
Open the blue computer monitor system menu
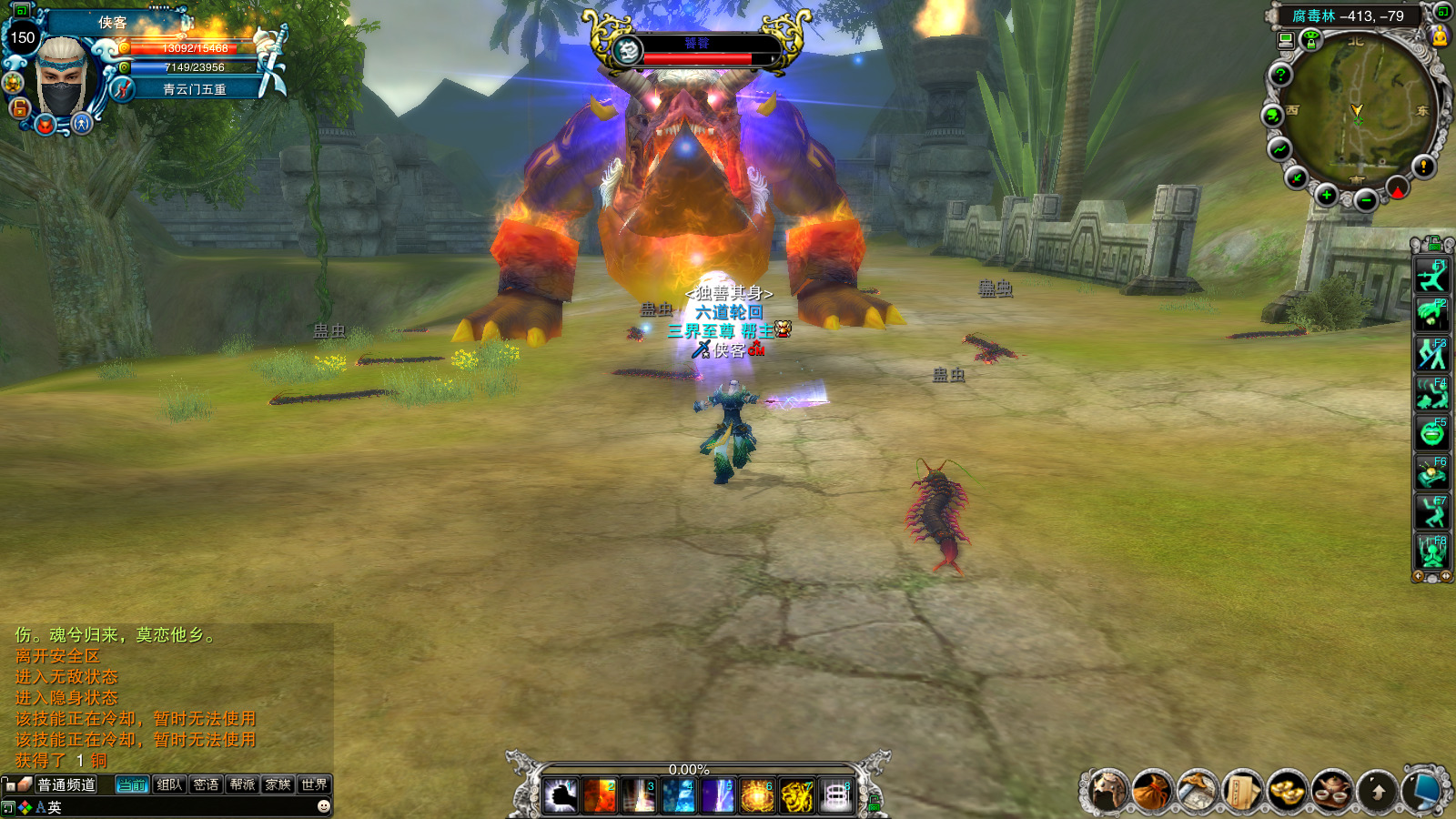[1427, 790]
